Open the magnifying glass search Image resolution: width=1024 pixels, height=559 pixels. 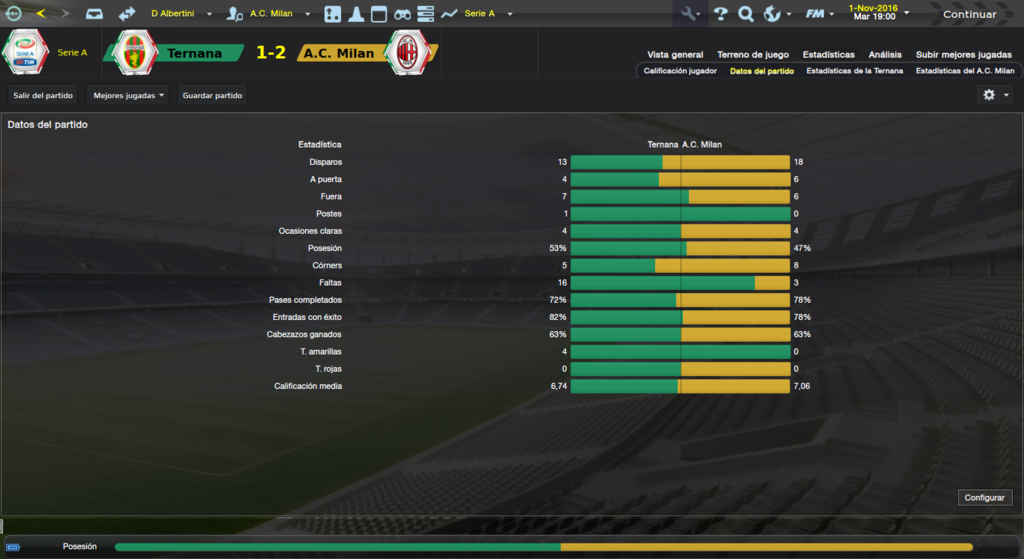coord(746,14)
